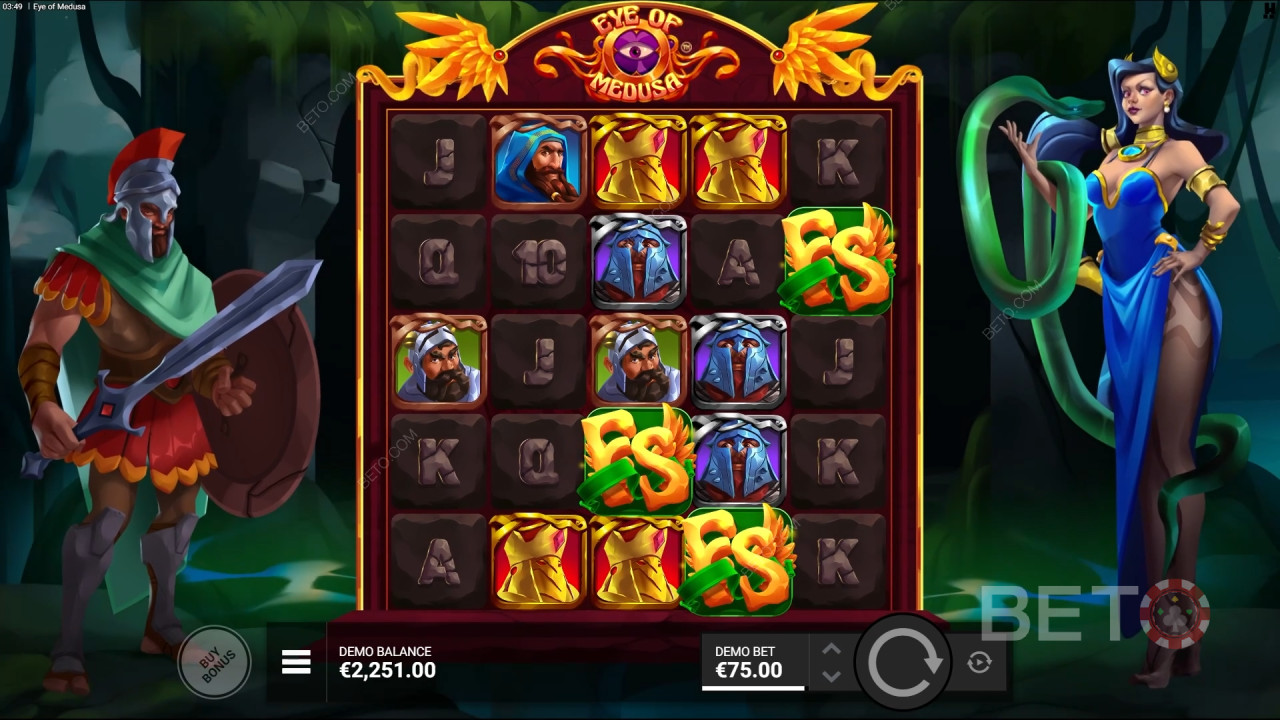This screenshot has height=720, width=1280.
Task: Click the Demo Balance display
Action: pos(388,660)
